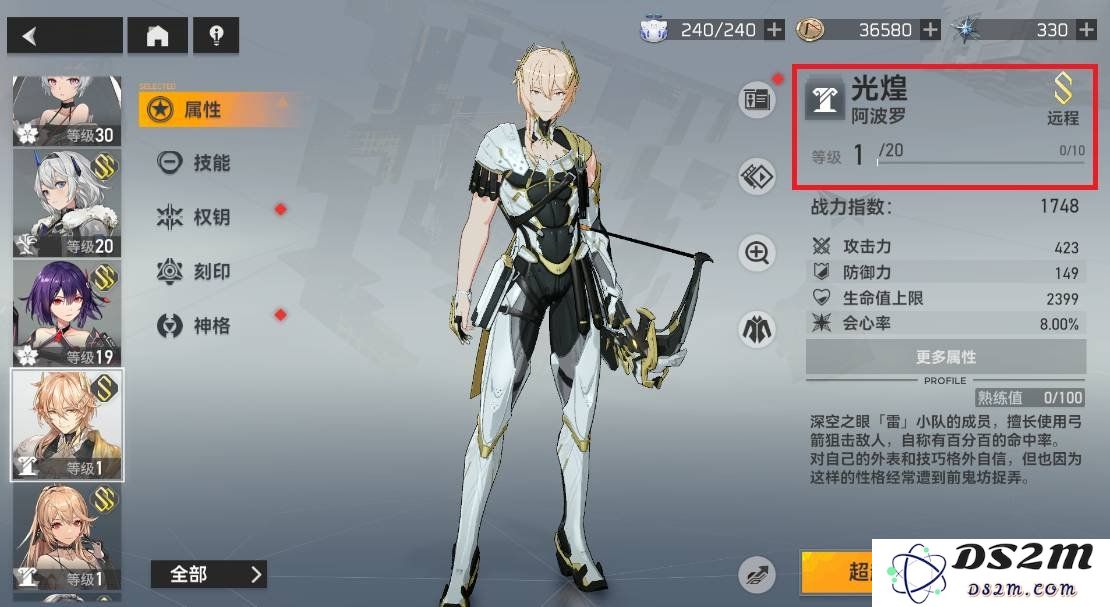Add gold coins with the plus button
1110x607 pixels.
930,30
